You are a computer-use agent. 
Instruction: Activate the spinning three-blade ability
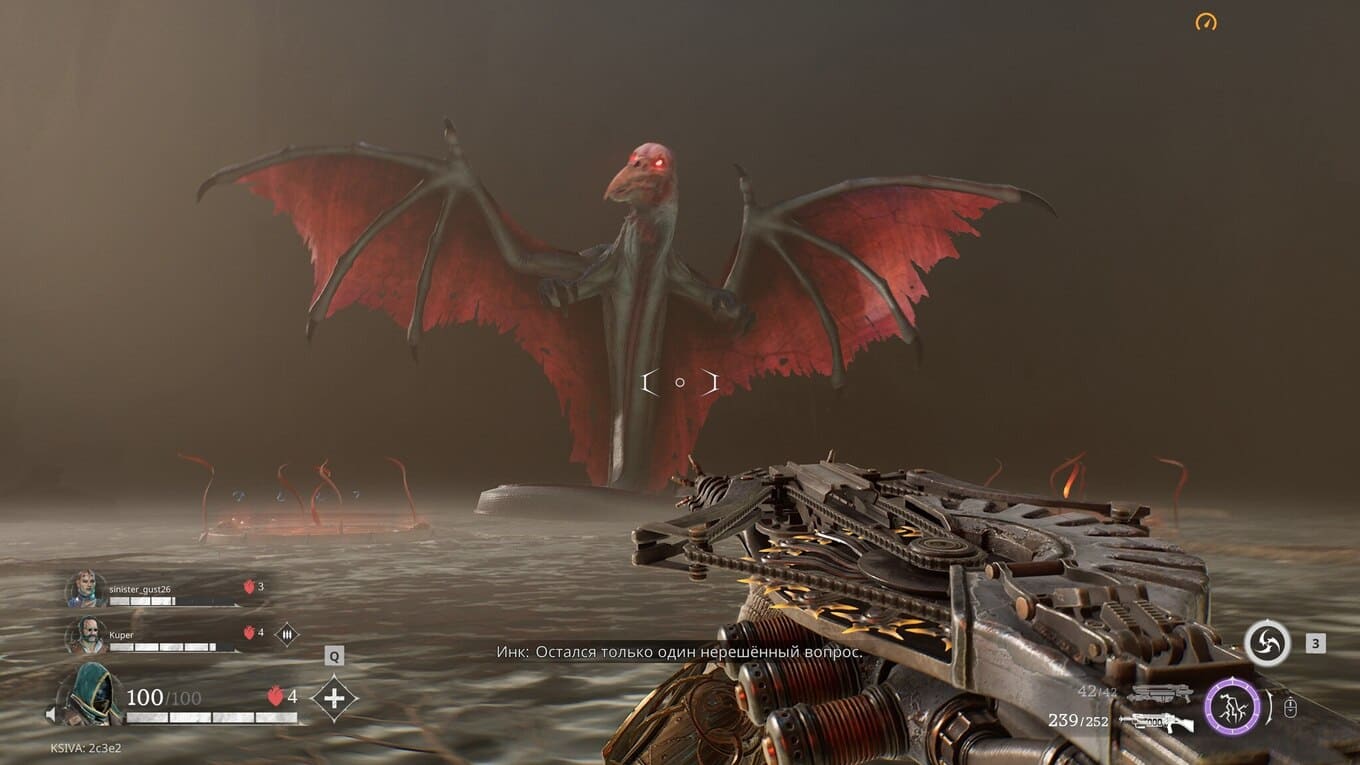1267,643
